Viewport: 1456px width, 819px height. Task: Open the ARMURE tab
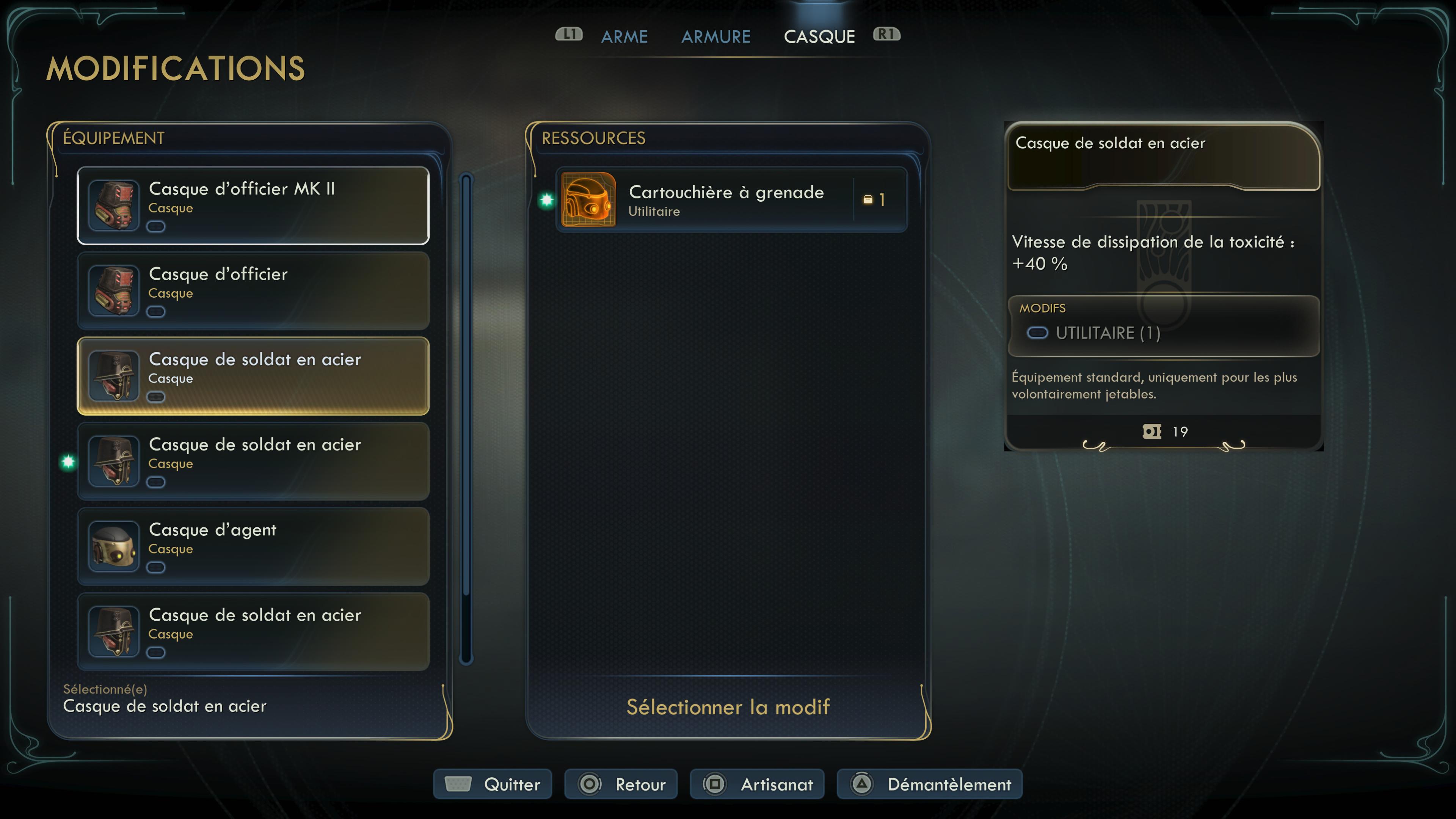[x=715, y=37]
